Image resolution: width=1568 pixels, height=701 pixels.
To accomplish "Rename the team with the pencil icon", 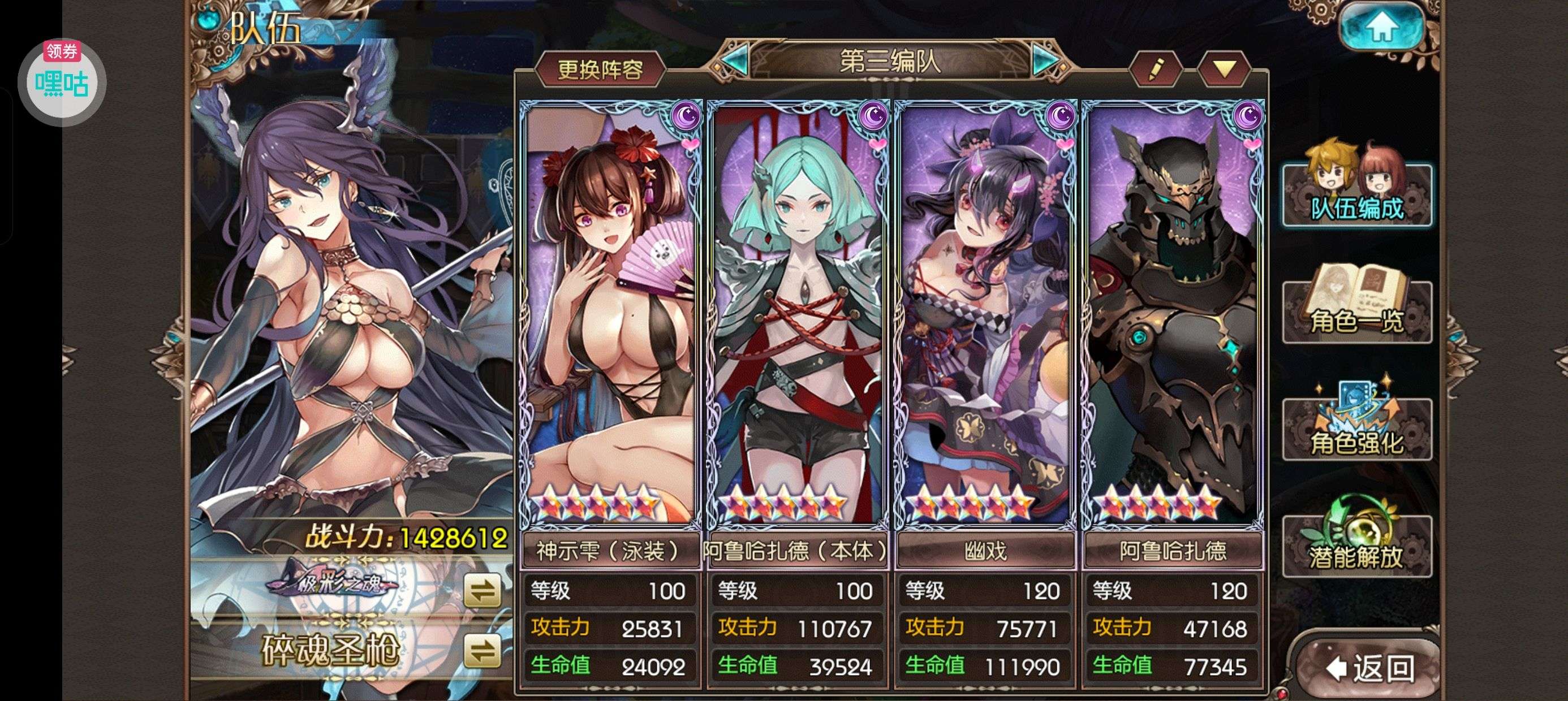I will pos(1155,69).
